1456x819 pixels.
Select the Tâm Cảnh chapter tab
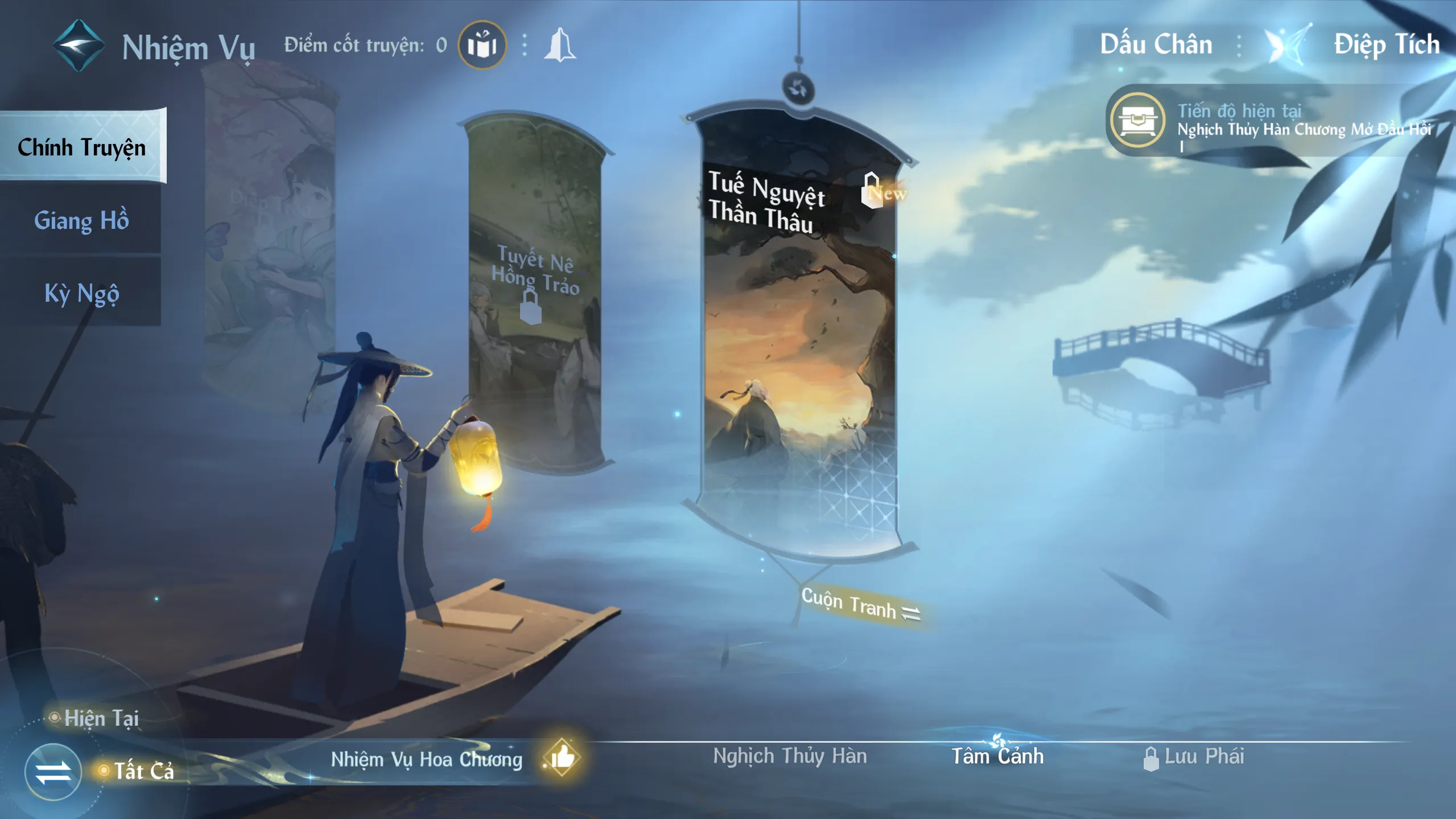(x=997, y=756)
